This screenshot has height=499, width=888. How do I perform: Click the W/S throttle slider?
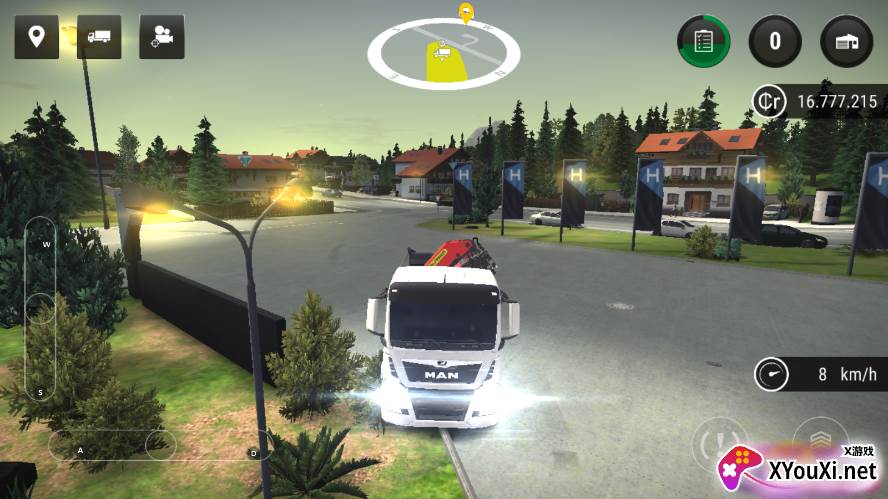40,308
